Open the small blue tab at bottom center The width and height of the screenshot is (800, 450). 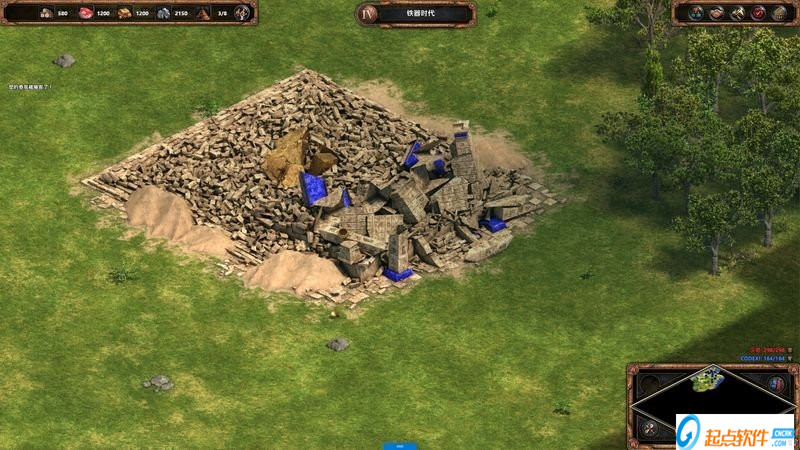[x=399, y=445]
